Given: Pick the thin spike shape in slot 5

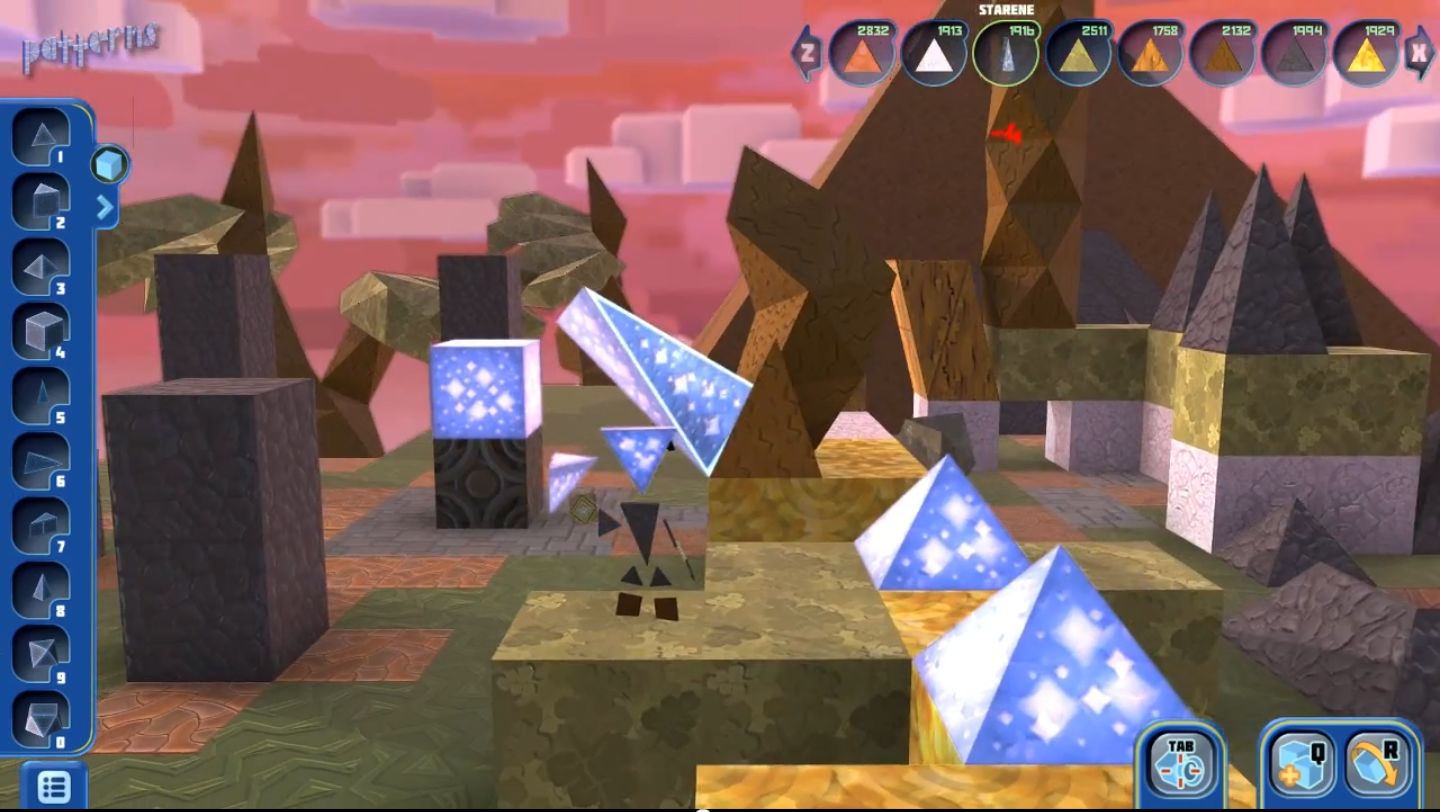Looking at the screenshot, I should tap(41, 396).
